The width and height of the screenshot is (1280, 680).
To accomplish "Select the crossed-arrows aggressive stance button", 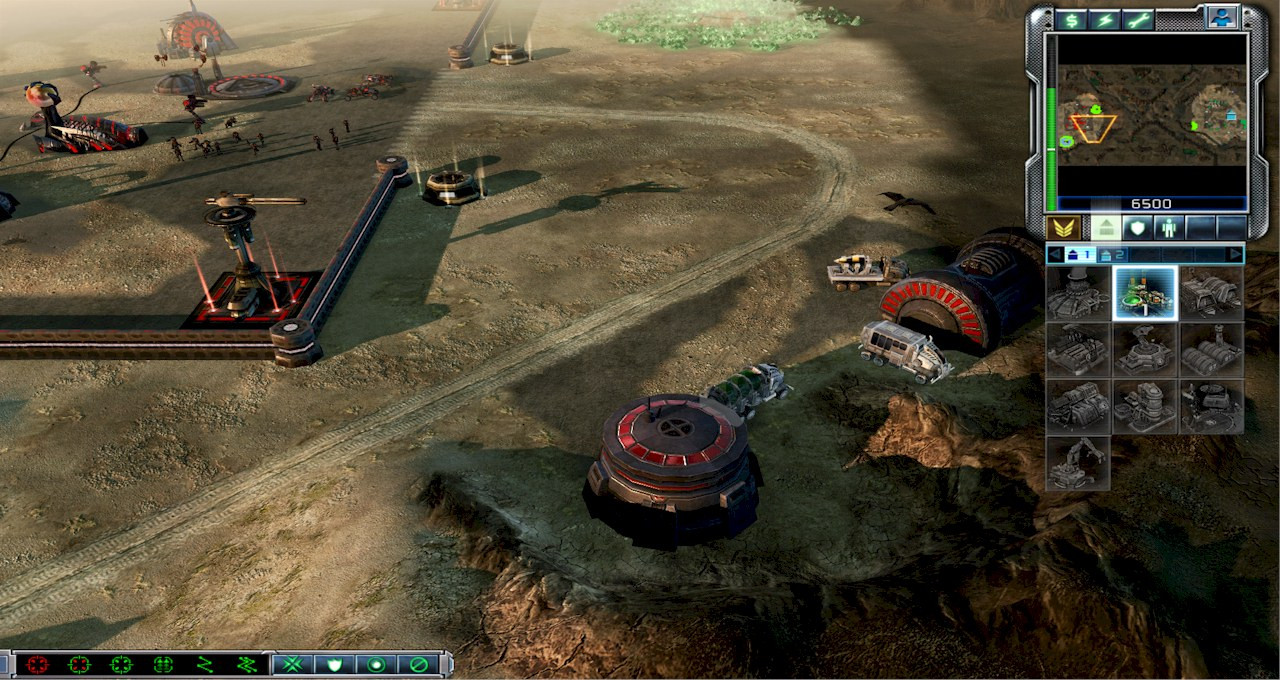I will pos(292,664).
